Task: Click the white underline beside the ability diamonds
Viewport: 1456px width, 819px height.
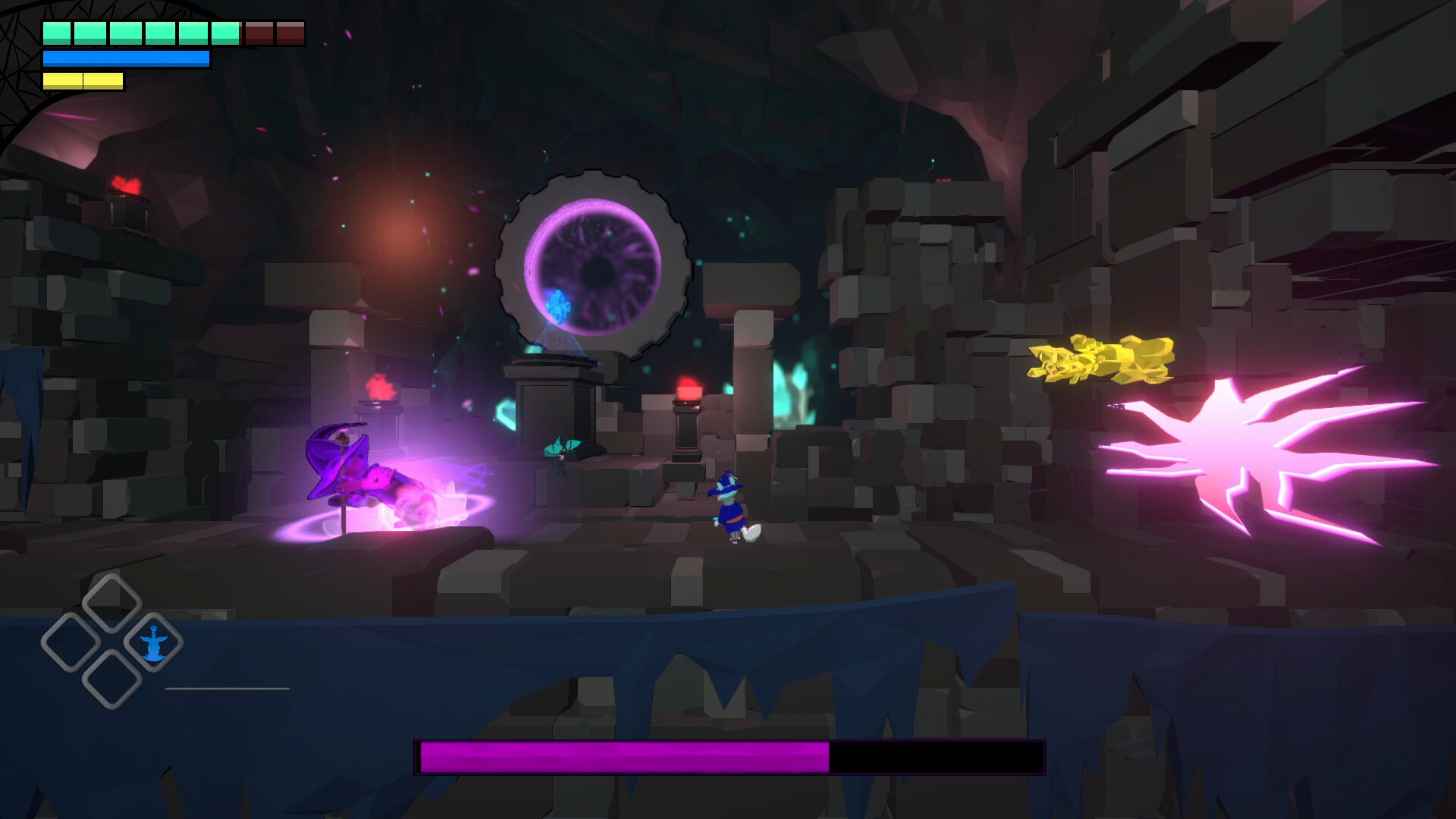Action: tap(227, 689)
